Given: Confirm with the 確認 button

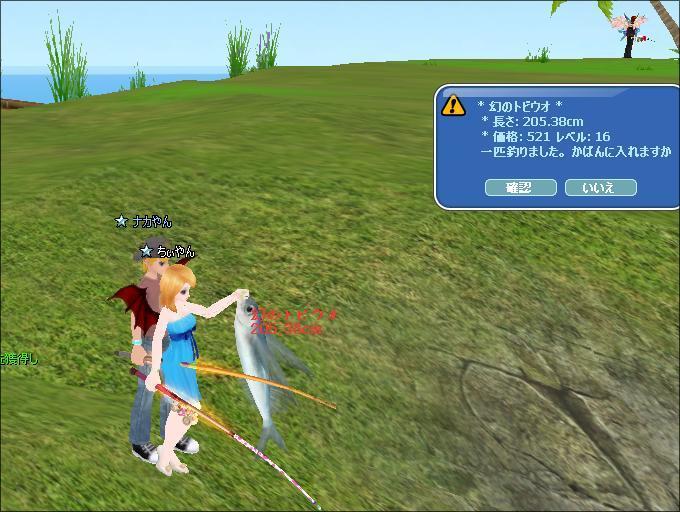Looking at the screenshot, I should coord(520,187).
